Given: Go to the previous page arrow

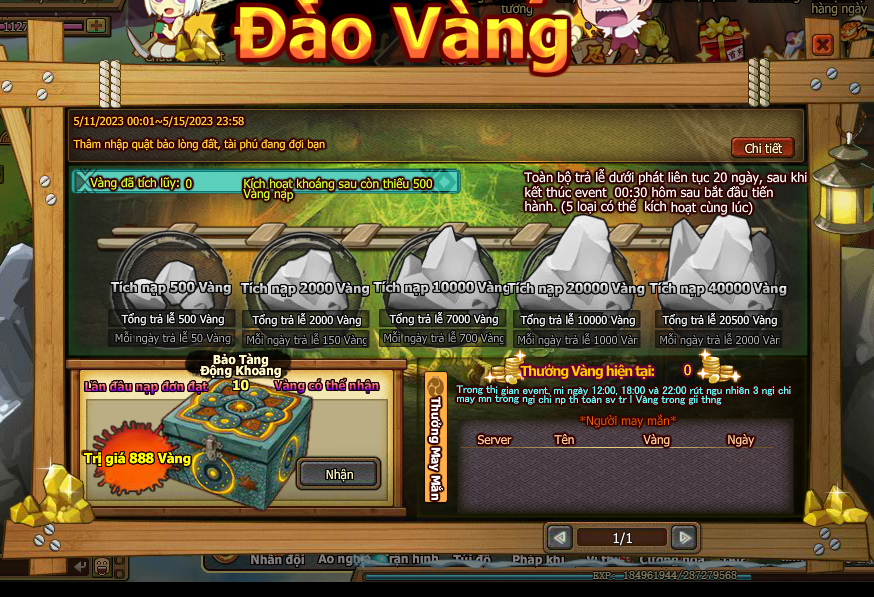Looking at the screenshot, I should (x=560, y=538).
